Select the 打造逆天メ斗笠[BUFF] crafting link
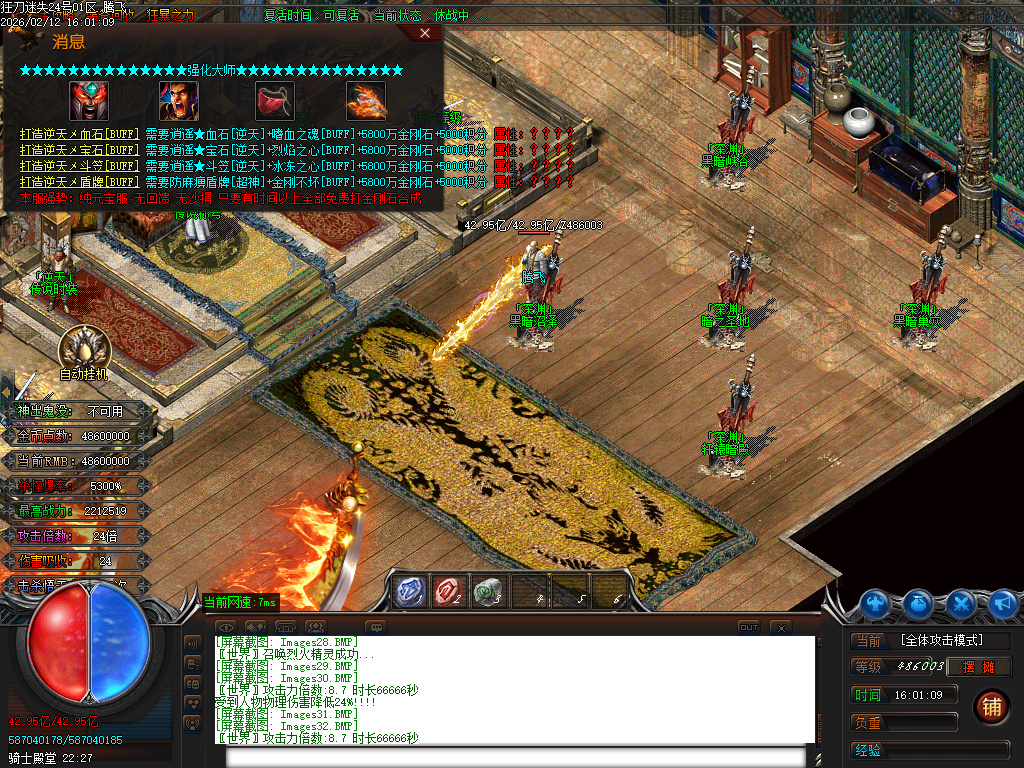Image resolution: width=1024 pixels, height=768 pixels. [79, 165]
